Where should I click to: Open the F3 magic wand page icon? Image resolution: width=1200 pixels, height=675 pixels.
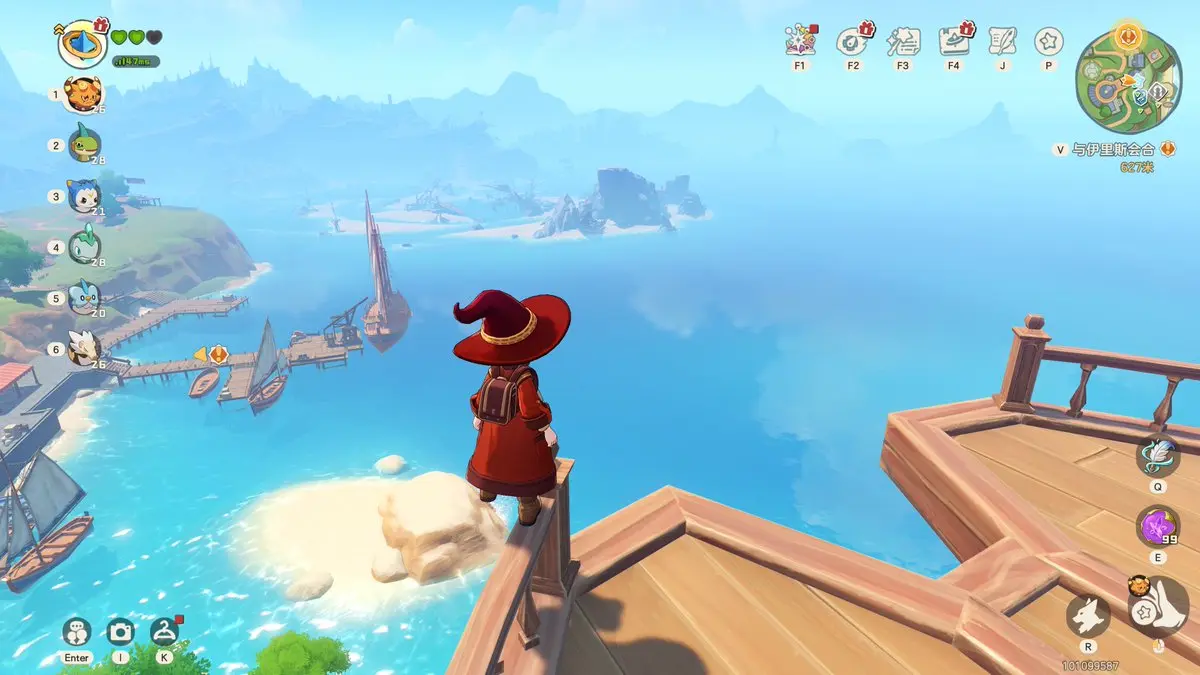[903, 41]
